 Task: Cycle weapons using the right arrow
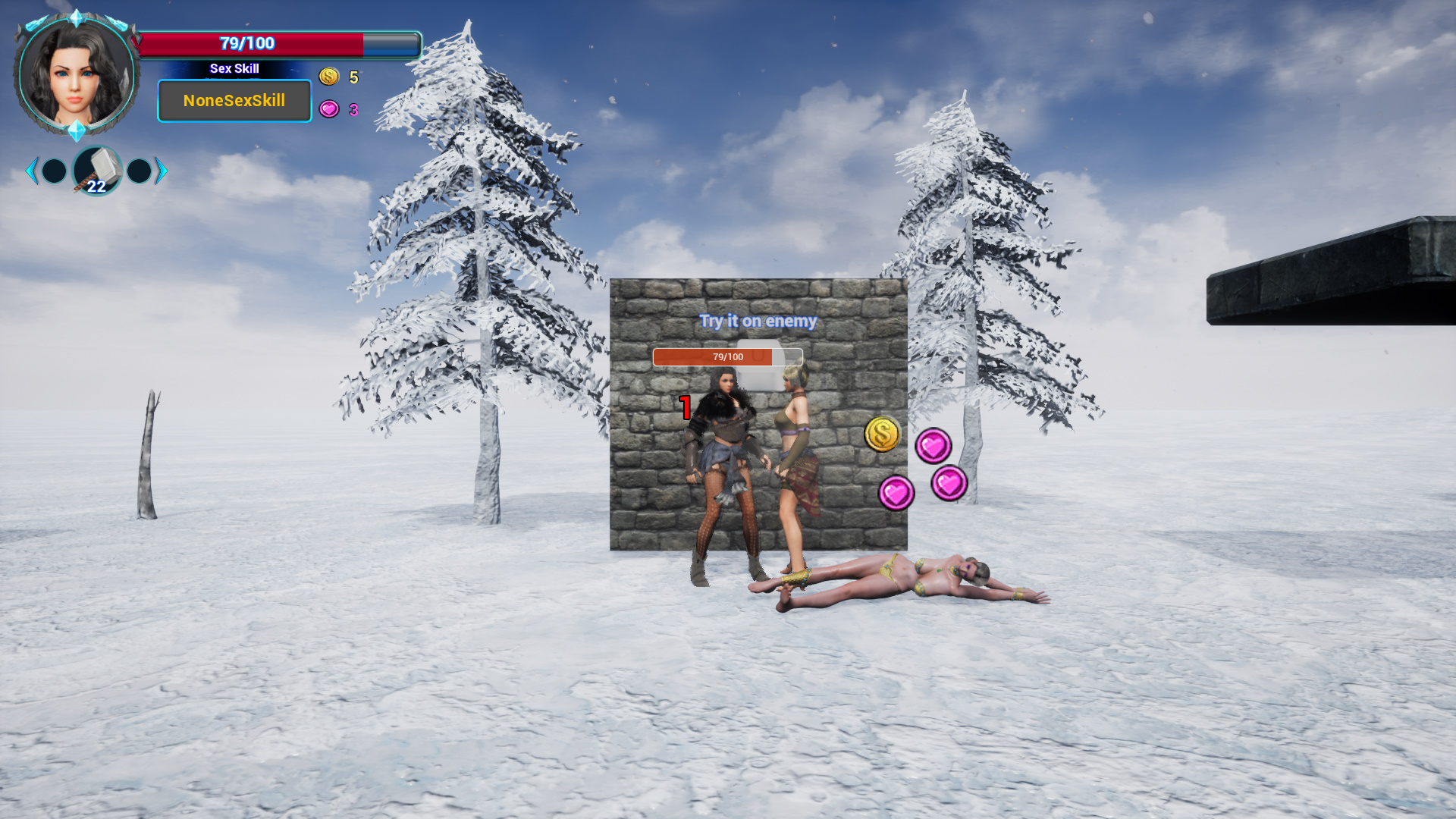tap(161, 171)
